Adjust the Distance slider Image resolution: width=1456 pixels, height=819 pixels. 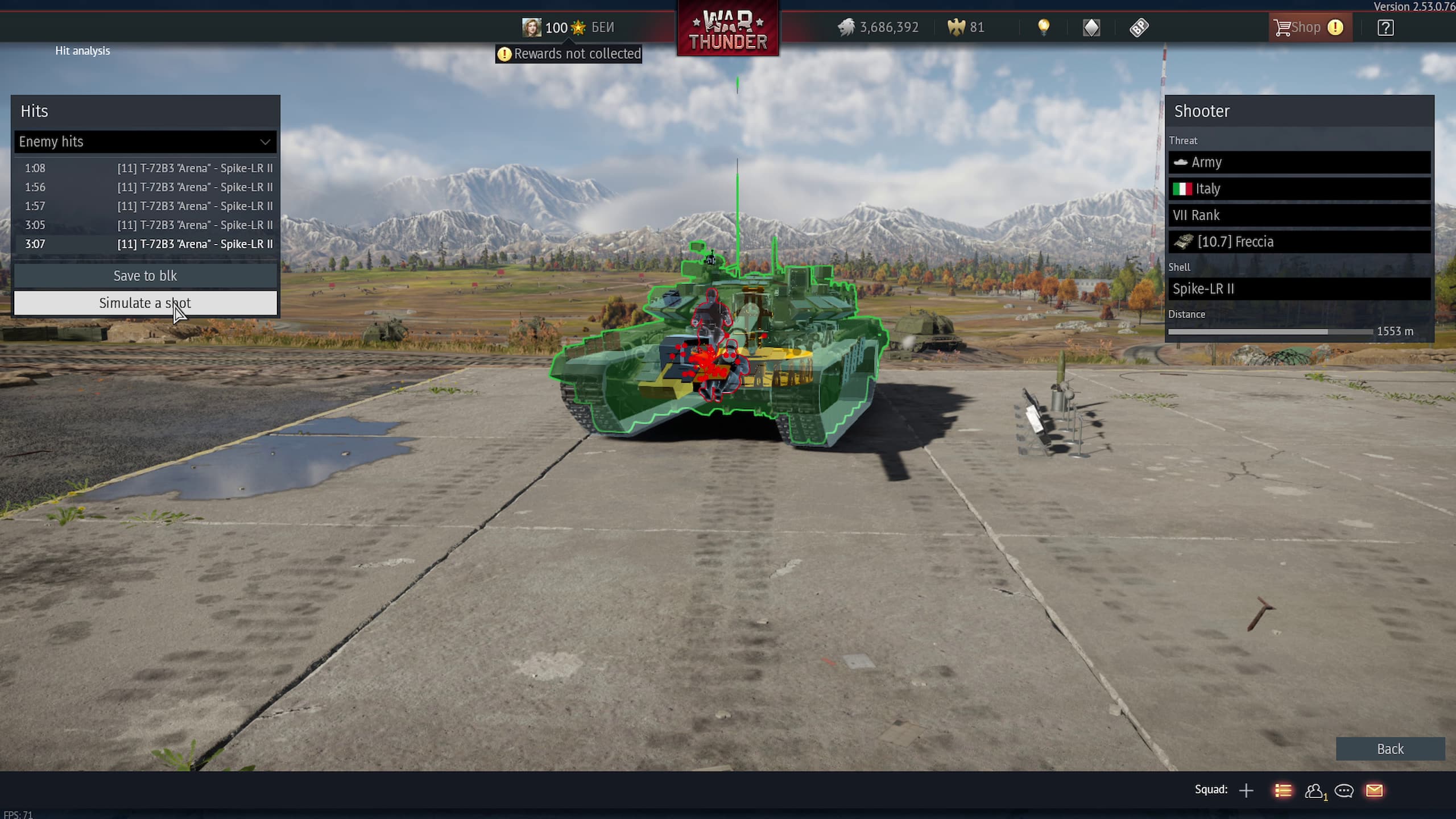(x=1327, y=332)
